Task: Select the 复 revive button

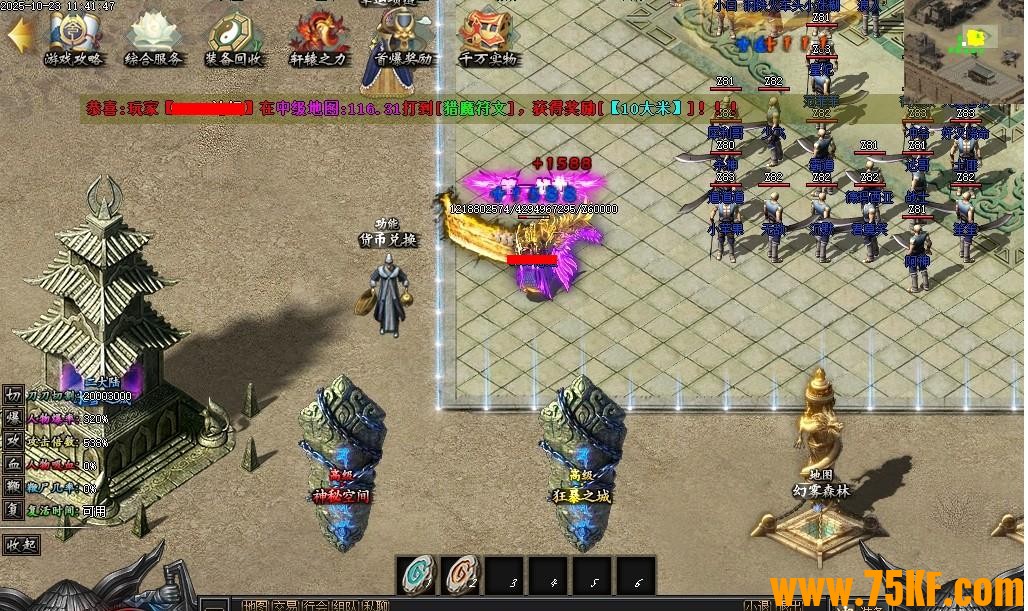Action: click(x=14, y=509)
